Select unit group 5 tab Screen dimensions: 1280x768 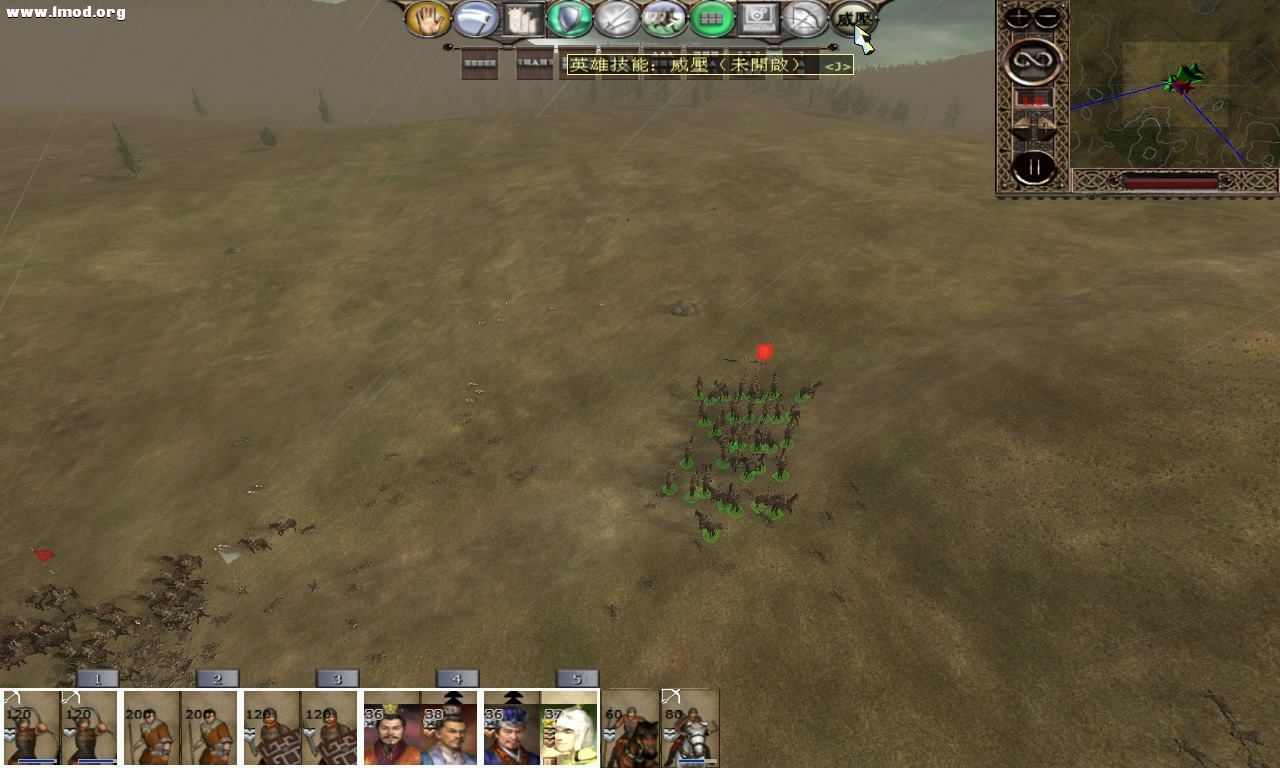pos(577,678)
